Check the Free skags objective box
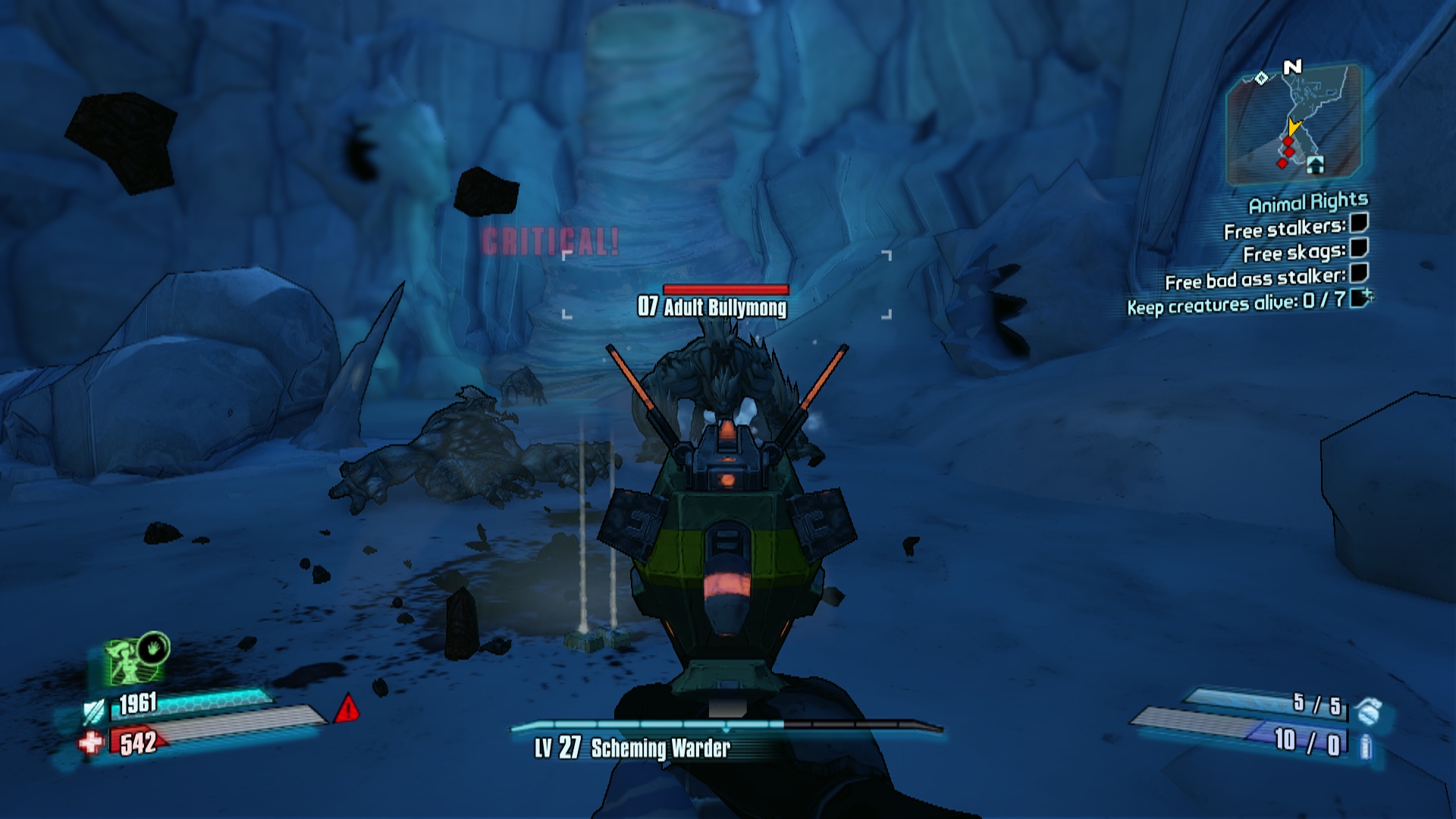 pyautogui.click(x=1357, y=250)
